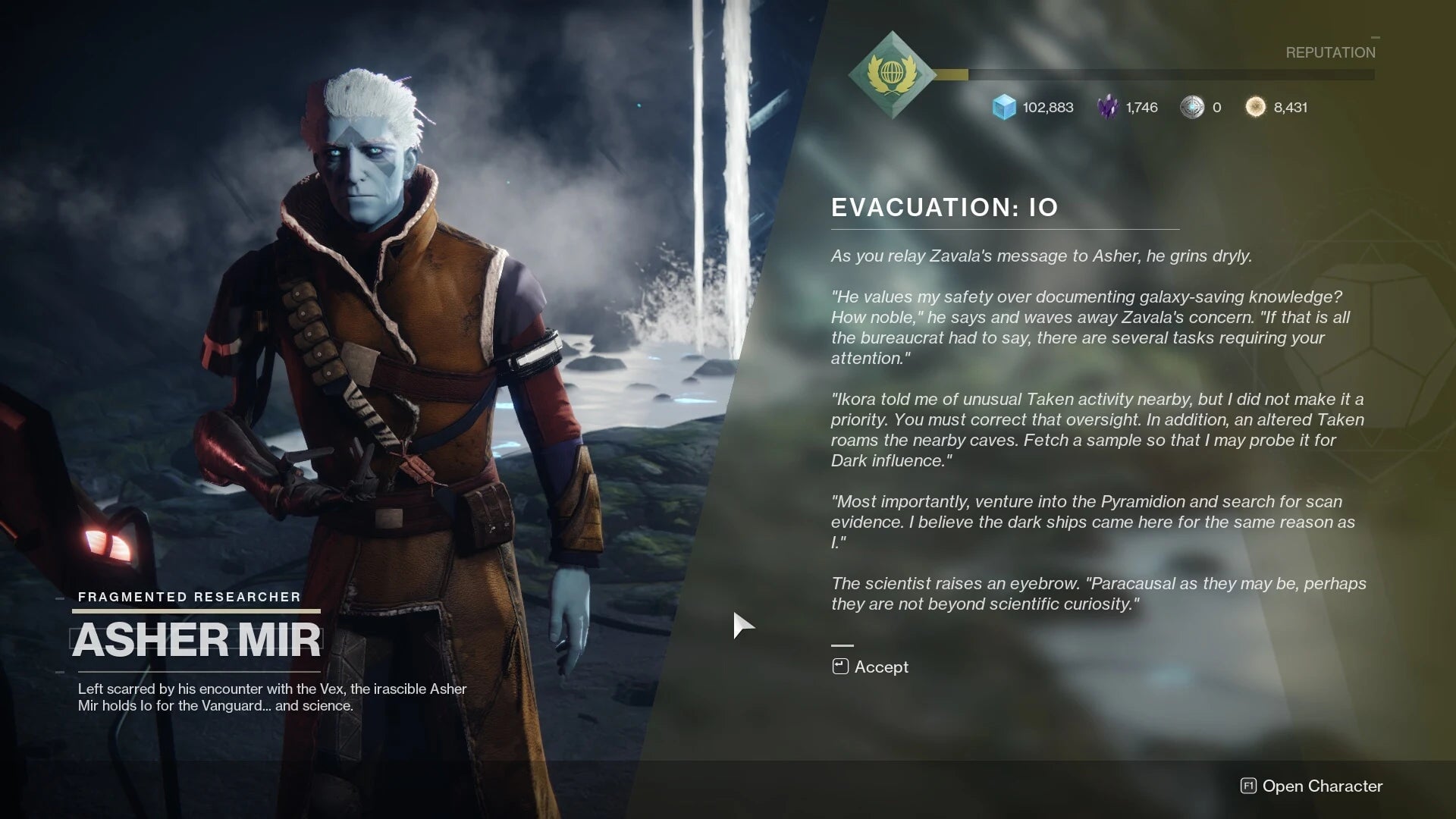Open Character from the bottom bar

tap(1323, 786)
